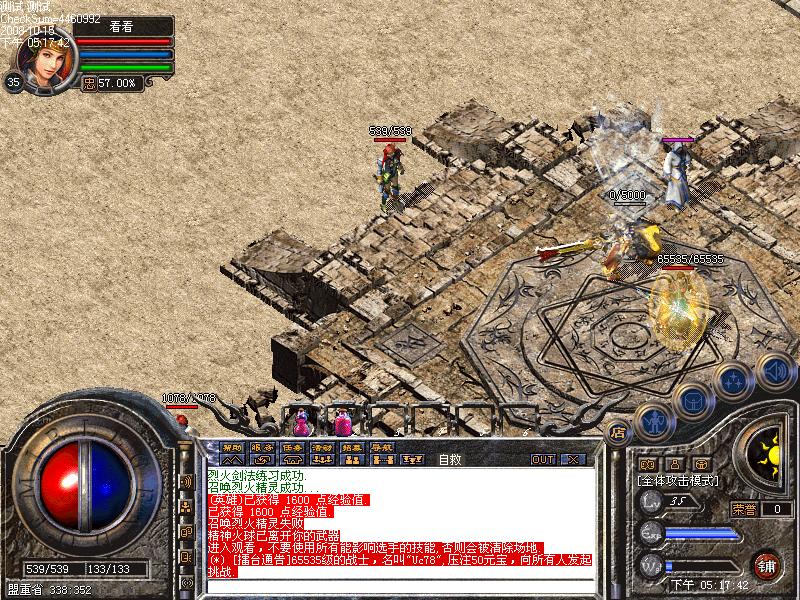Open the character equipment figure icon
Image resolution: width=800 pixels, height=600 pixels.
[x=654, y=420]
